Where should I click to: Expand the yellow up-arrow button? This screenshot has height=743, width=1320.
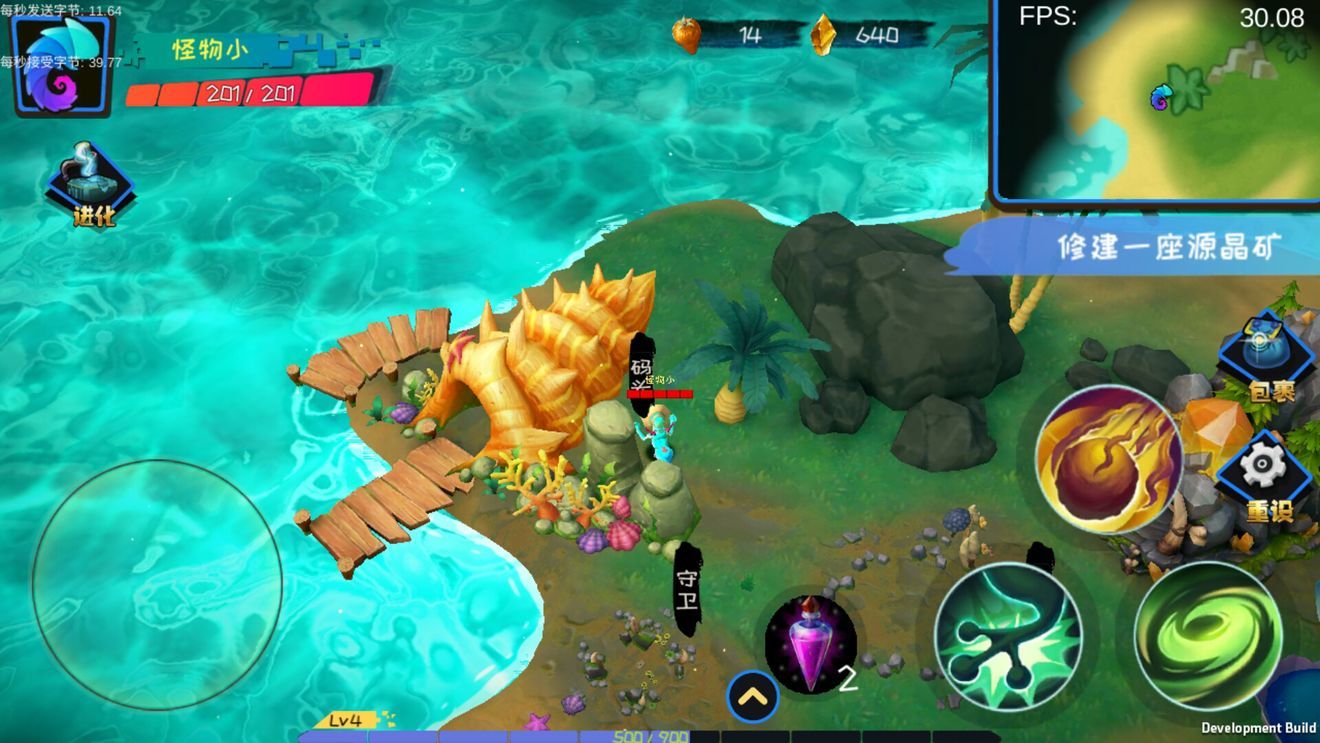[x=753, y=696]
